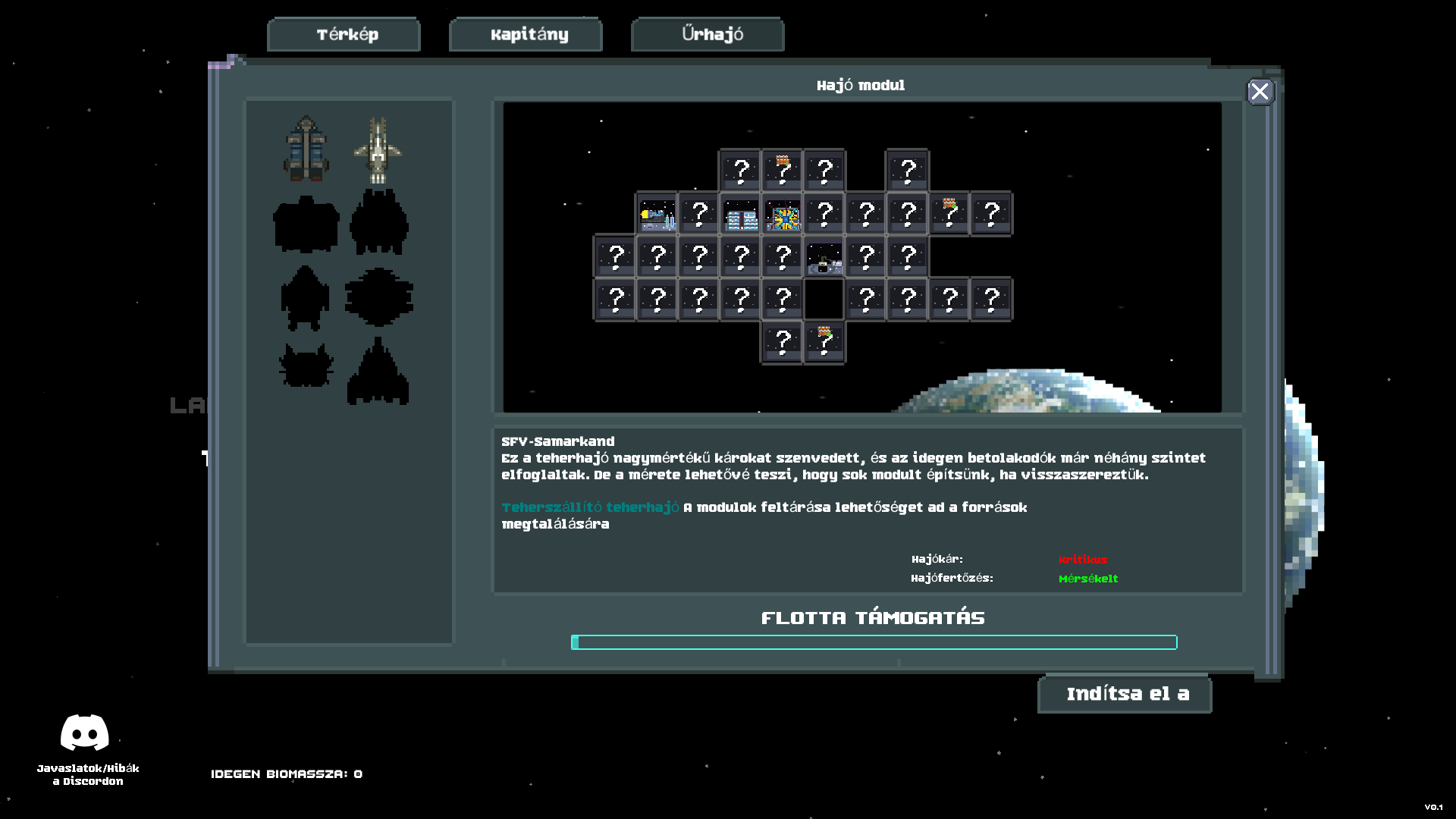The width and height of the screenshot is (1456, 819).
Task: Select the yellow reactor core module tile
Action: 782,215
